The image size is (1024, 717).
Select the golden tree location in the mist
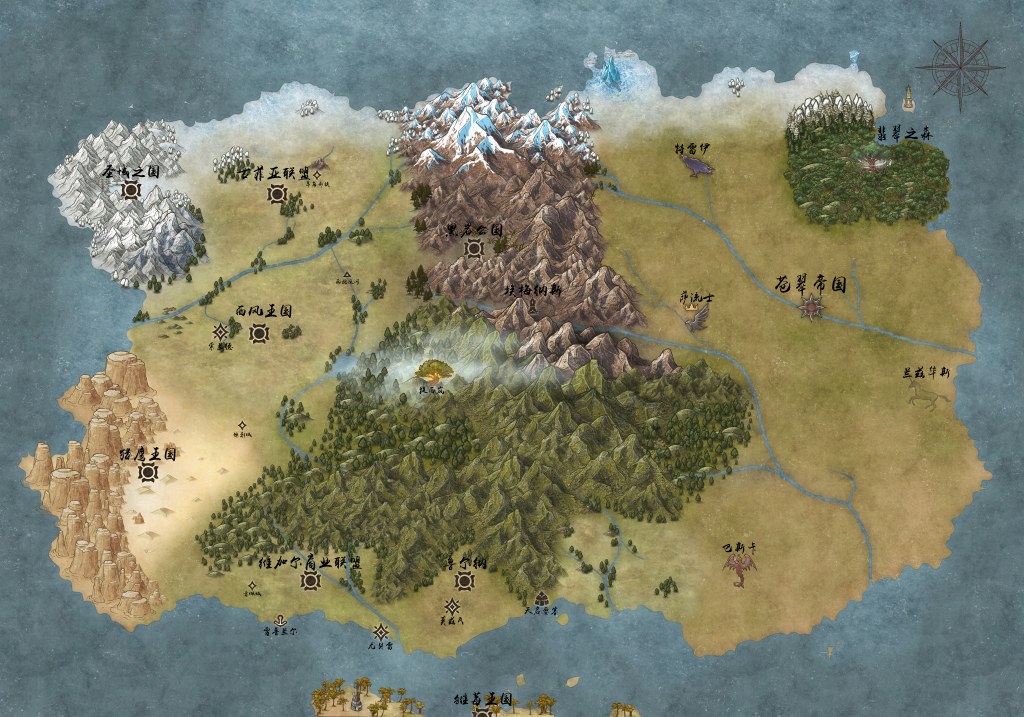(436, 373)
